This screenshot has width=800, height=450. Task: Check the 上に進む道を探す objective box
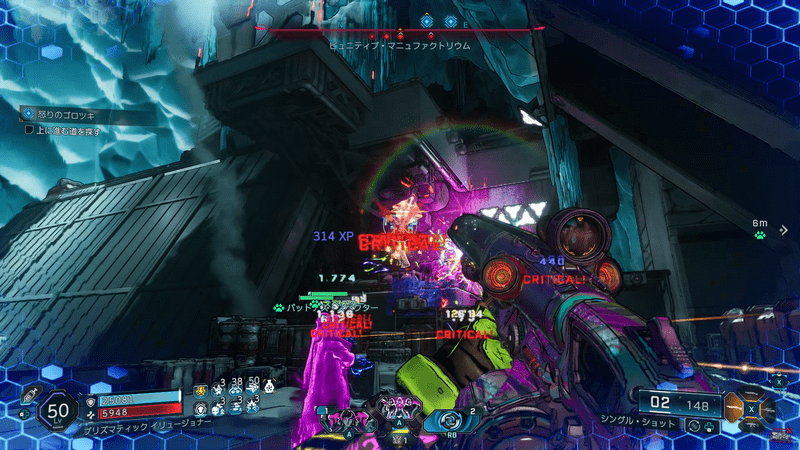pos(29,129)
